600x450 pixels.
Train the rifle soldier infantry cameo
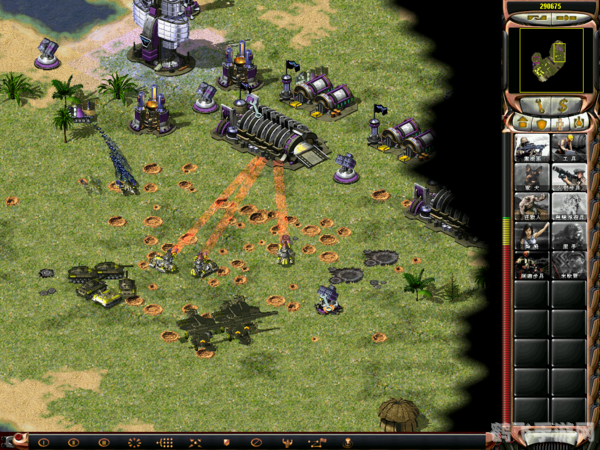[531, 148]
